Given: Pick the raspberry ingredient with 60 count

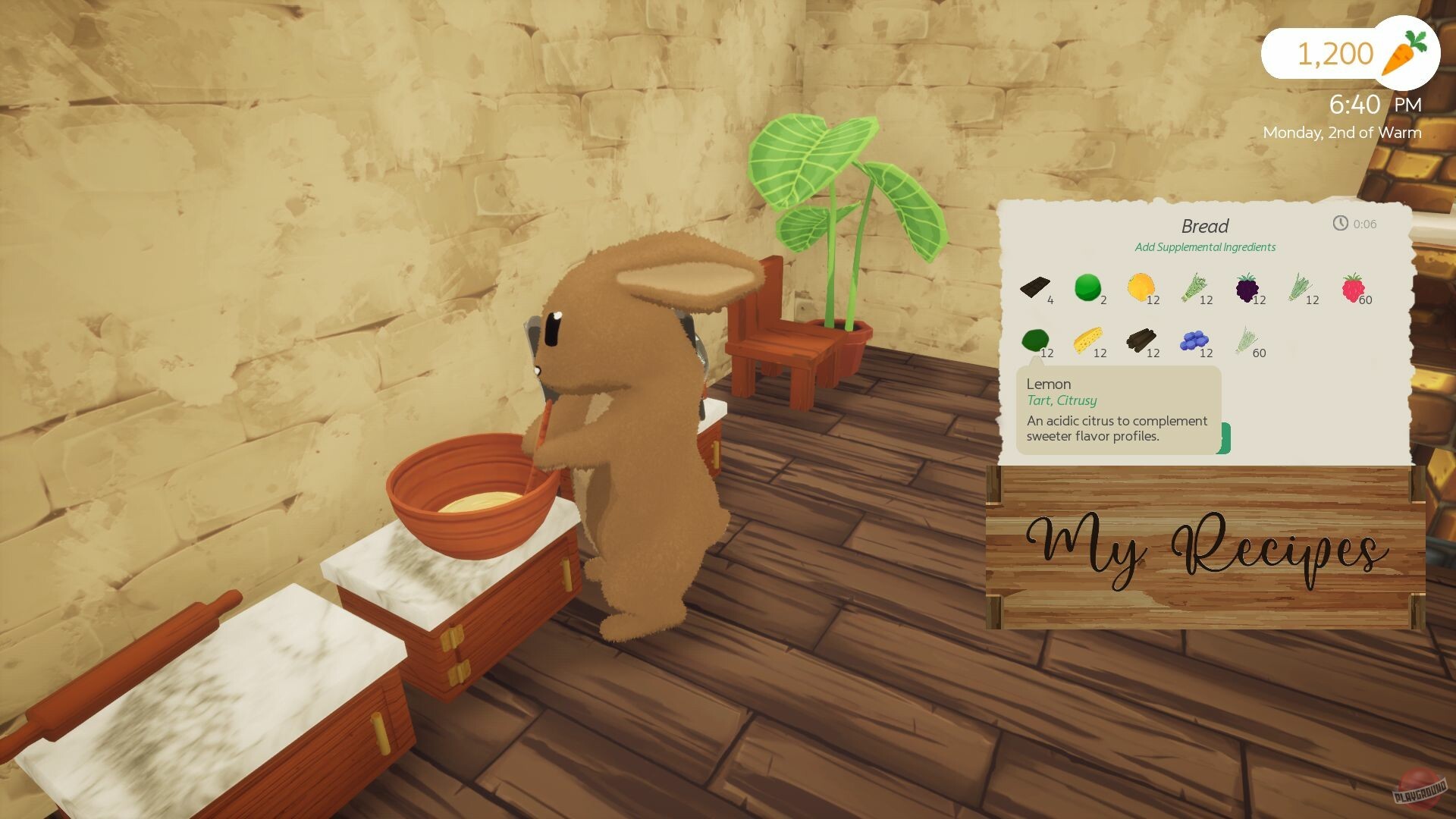Looking at the screenshot, I should [x=1352, y=288].
